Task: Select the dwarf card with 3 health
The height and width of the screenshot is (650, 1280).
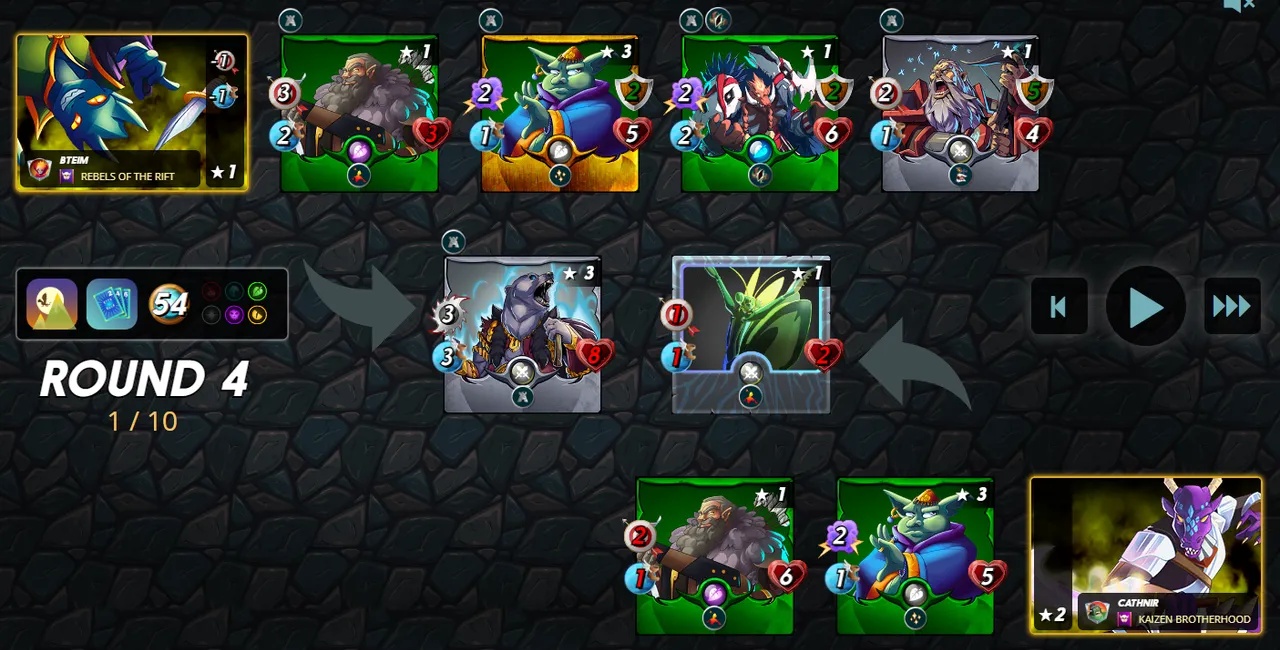Action: point(360,113)
